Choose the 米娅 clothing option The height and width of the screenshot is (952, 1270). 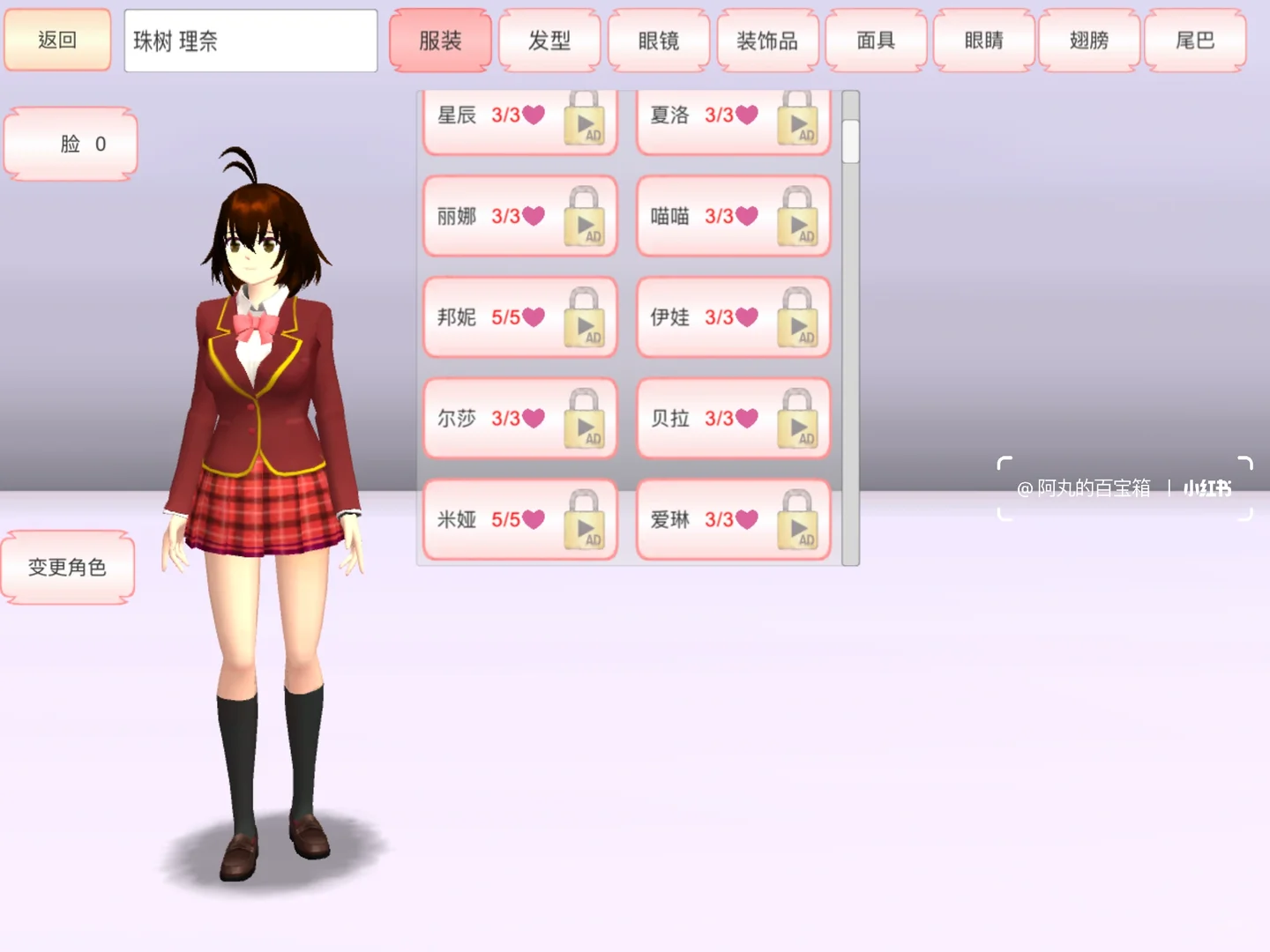tap(494, 520)
